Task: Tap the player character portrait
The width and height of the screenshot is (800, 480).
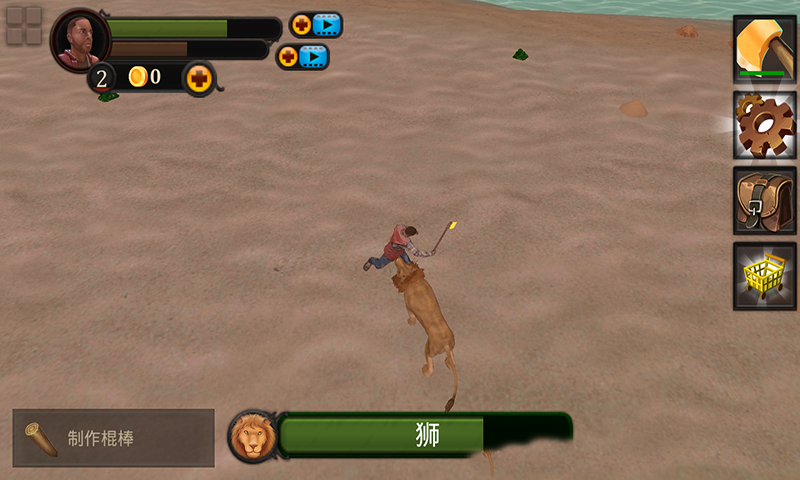Action: [x=79, y=41]
